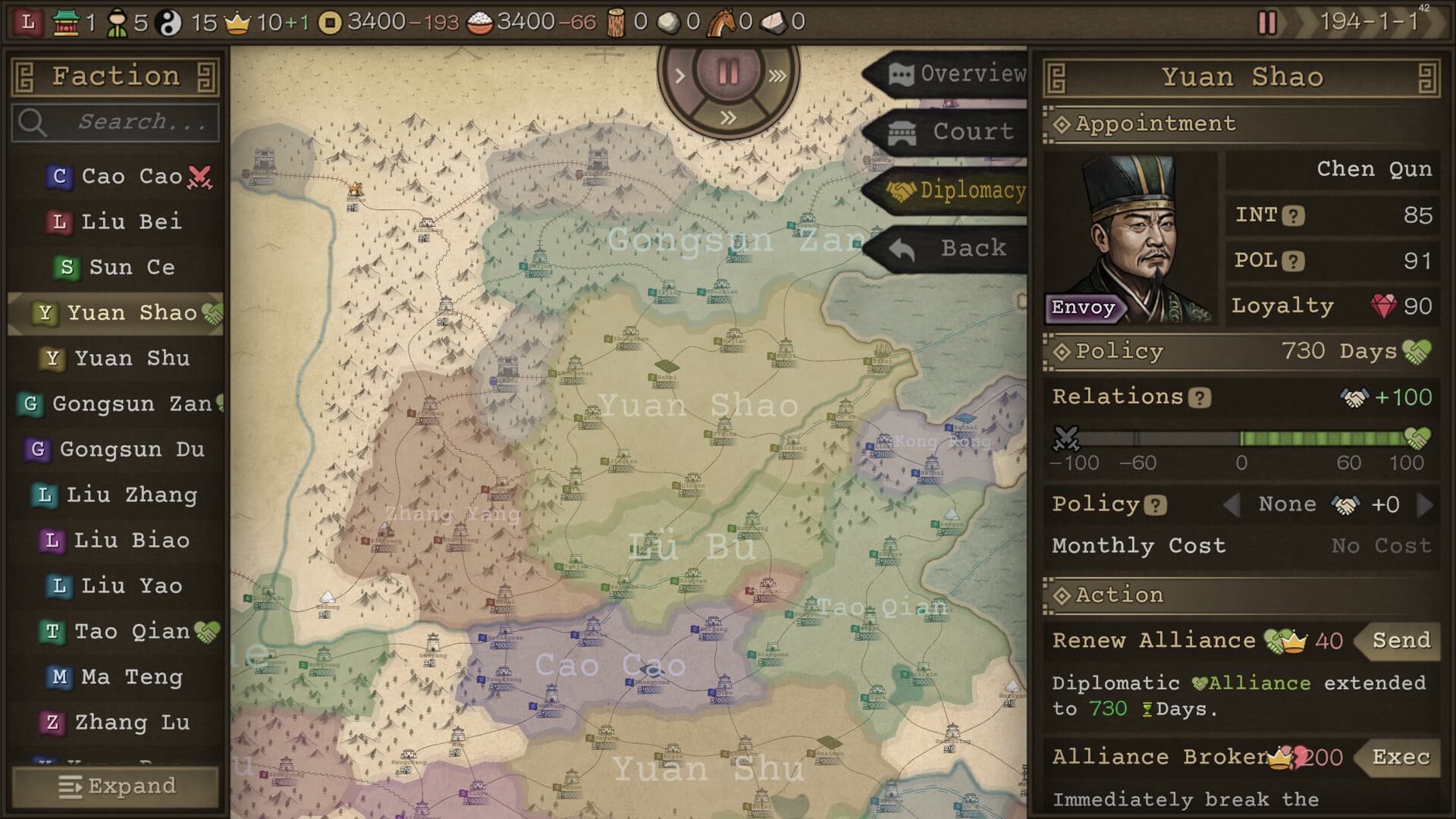Click the faction Search field
This screenshot has width=1456, height=819.
pos(115,122)
